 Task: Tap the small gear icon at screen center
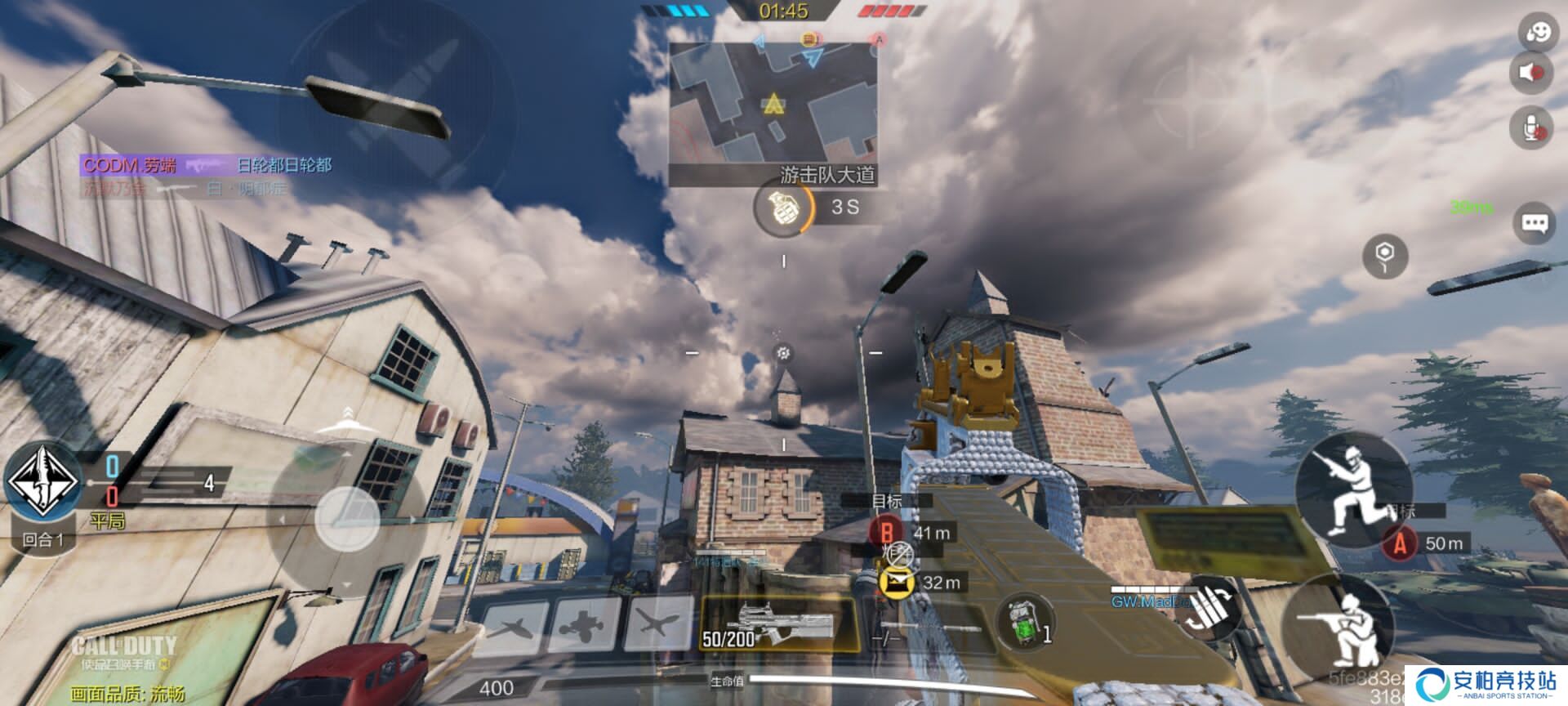(783, 353)
